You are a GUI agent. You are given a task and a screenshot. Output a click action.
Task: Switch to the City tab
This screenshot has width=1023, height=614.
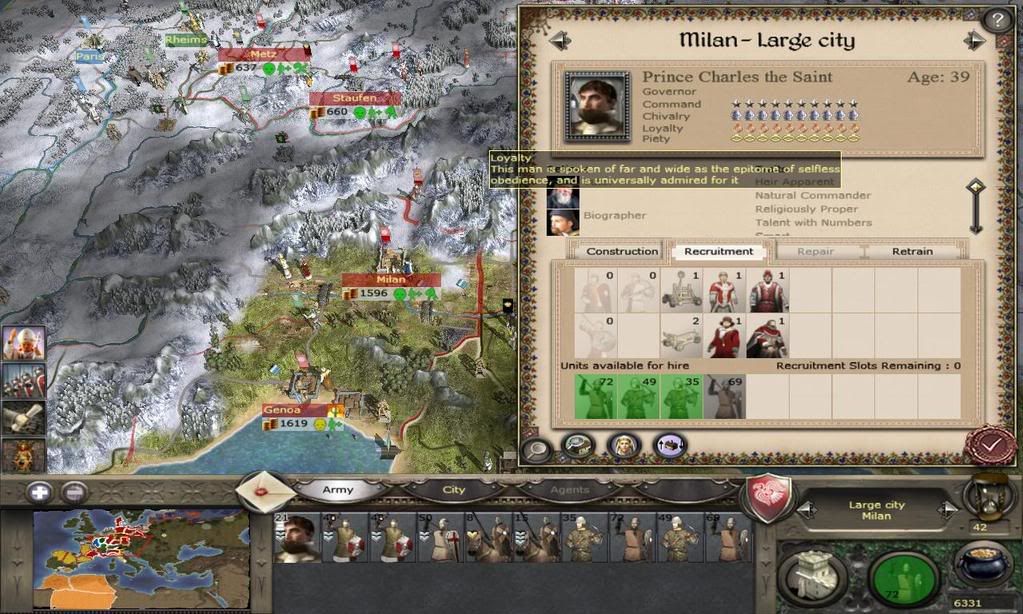pos(454,491)
